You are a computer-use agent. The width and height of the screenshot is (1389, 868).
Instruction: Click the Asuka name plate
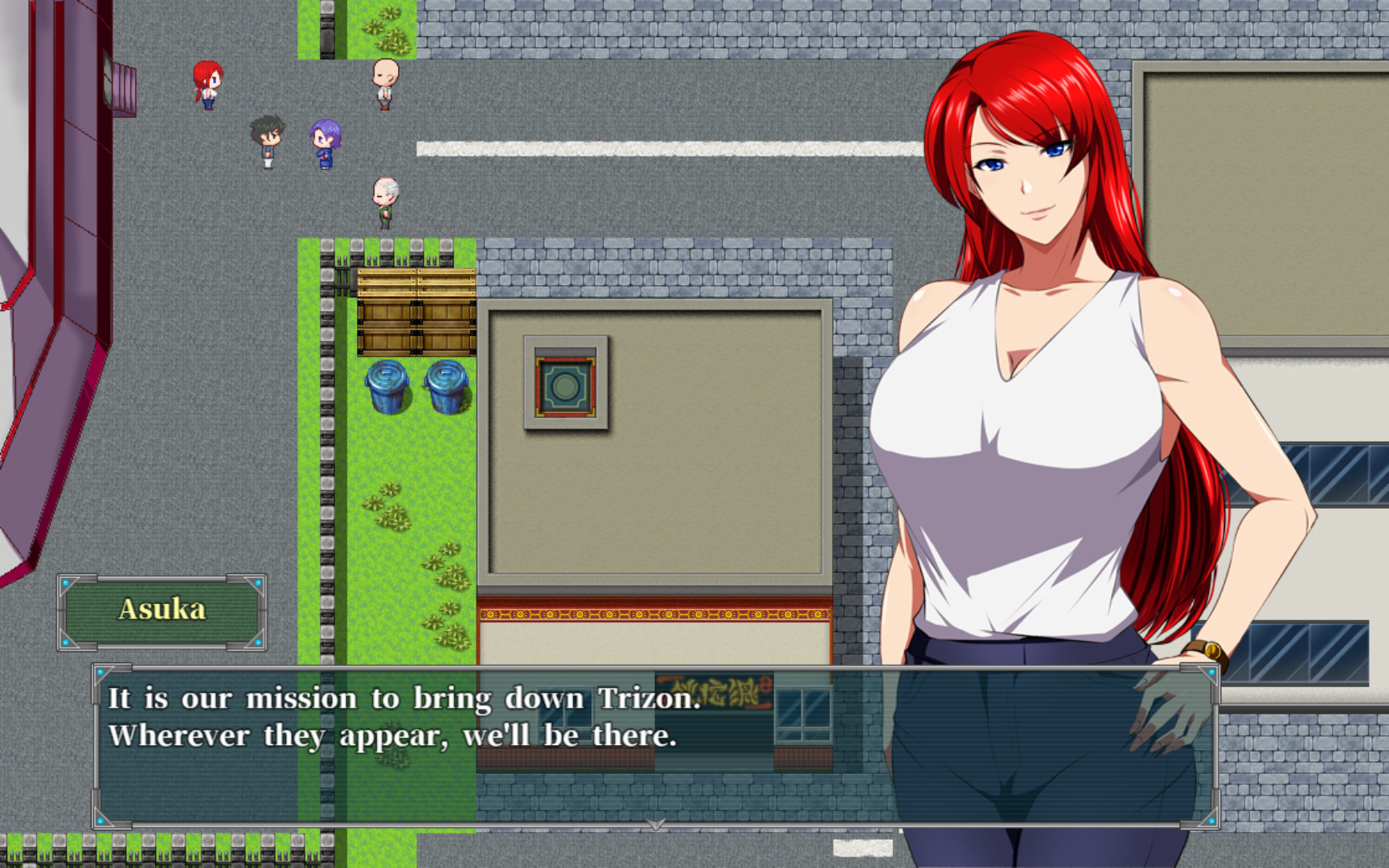pyautogui.click(x=165, y=609)
